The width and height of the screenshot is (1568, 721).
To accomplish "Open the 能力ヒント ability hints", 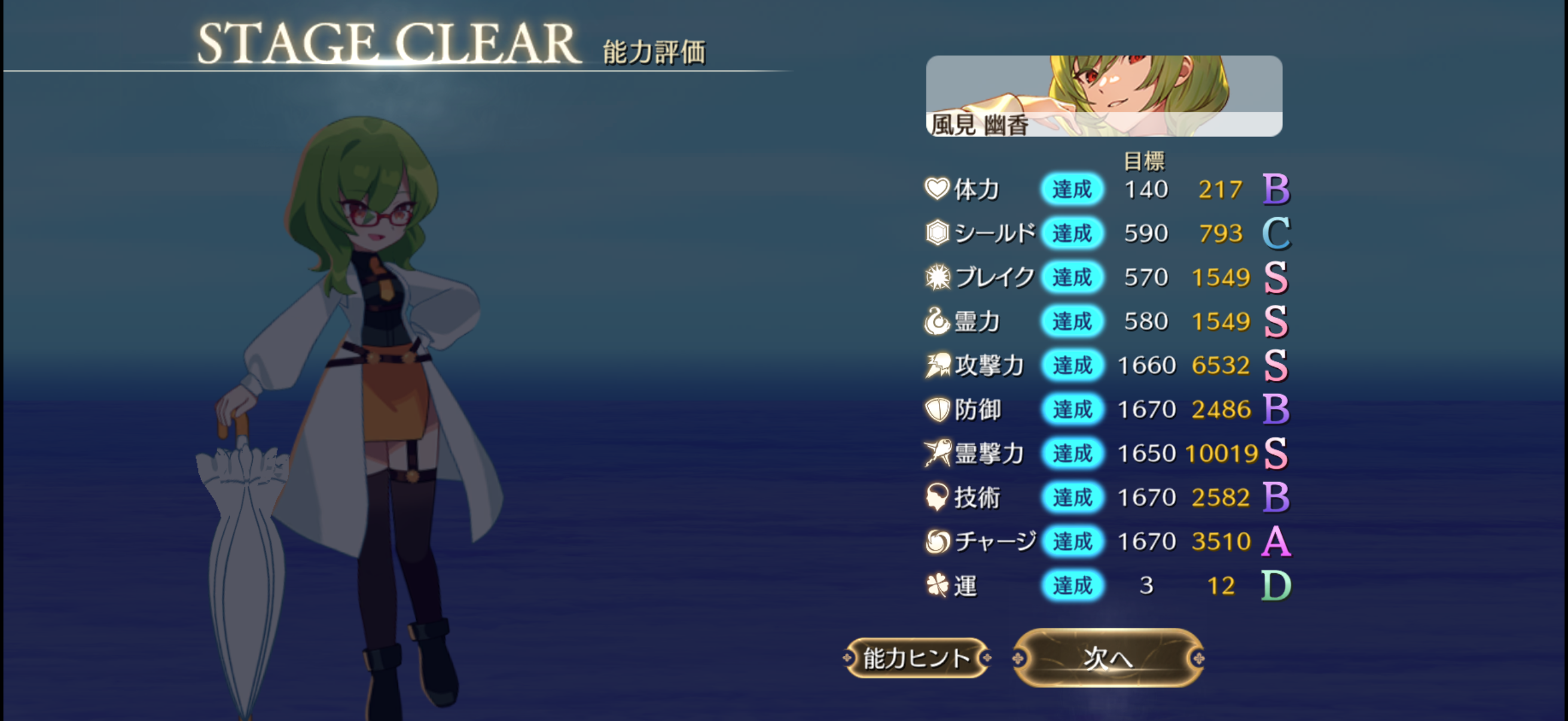I will [917, 658].
